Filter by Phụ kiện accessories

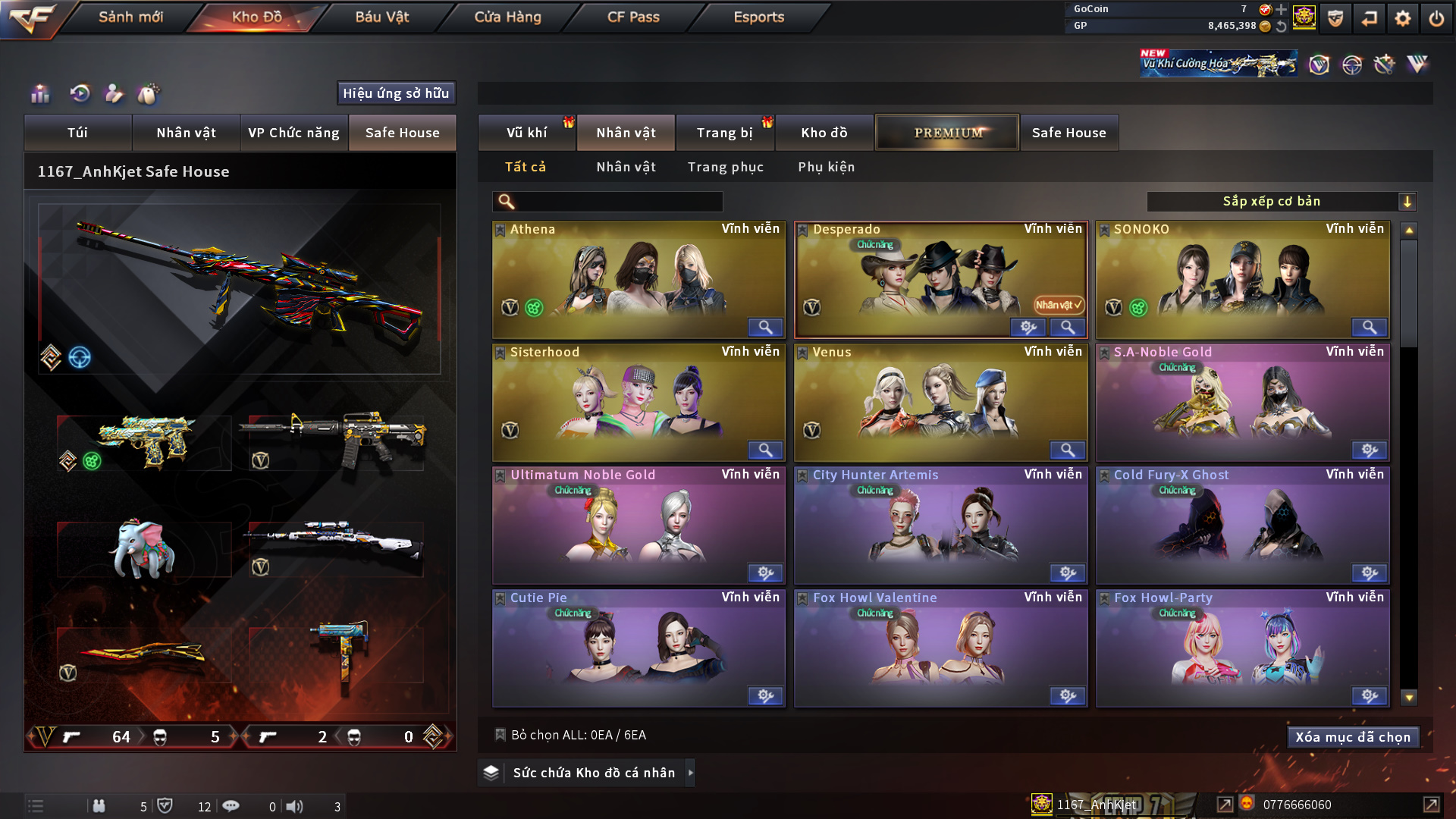[x=826, y=167]
